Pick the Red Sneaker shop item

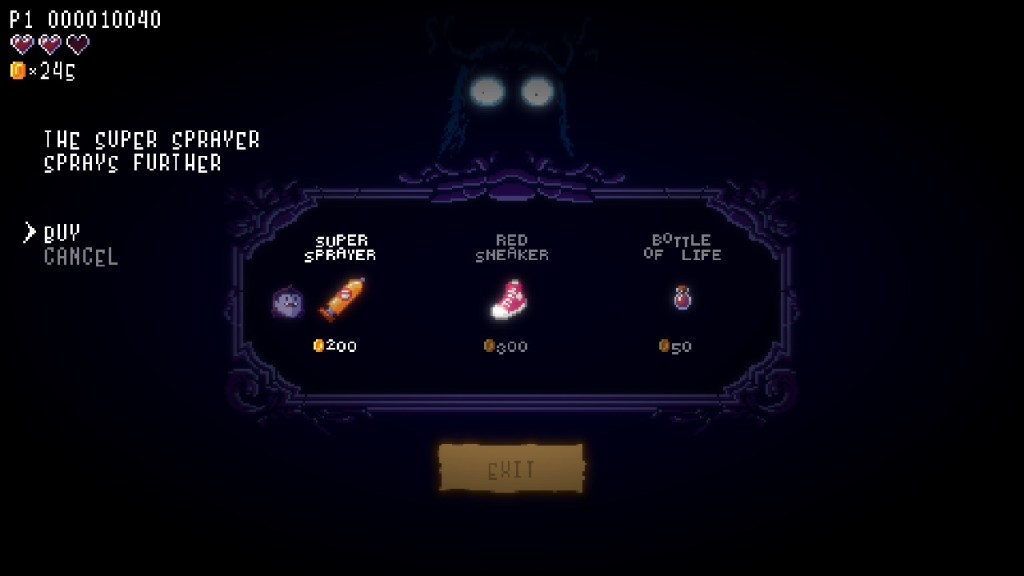pos(511,298)
